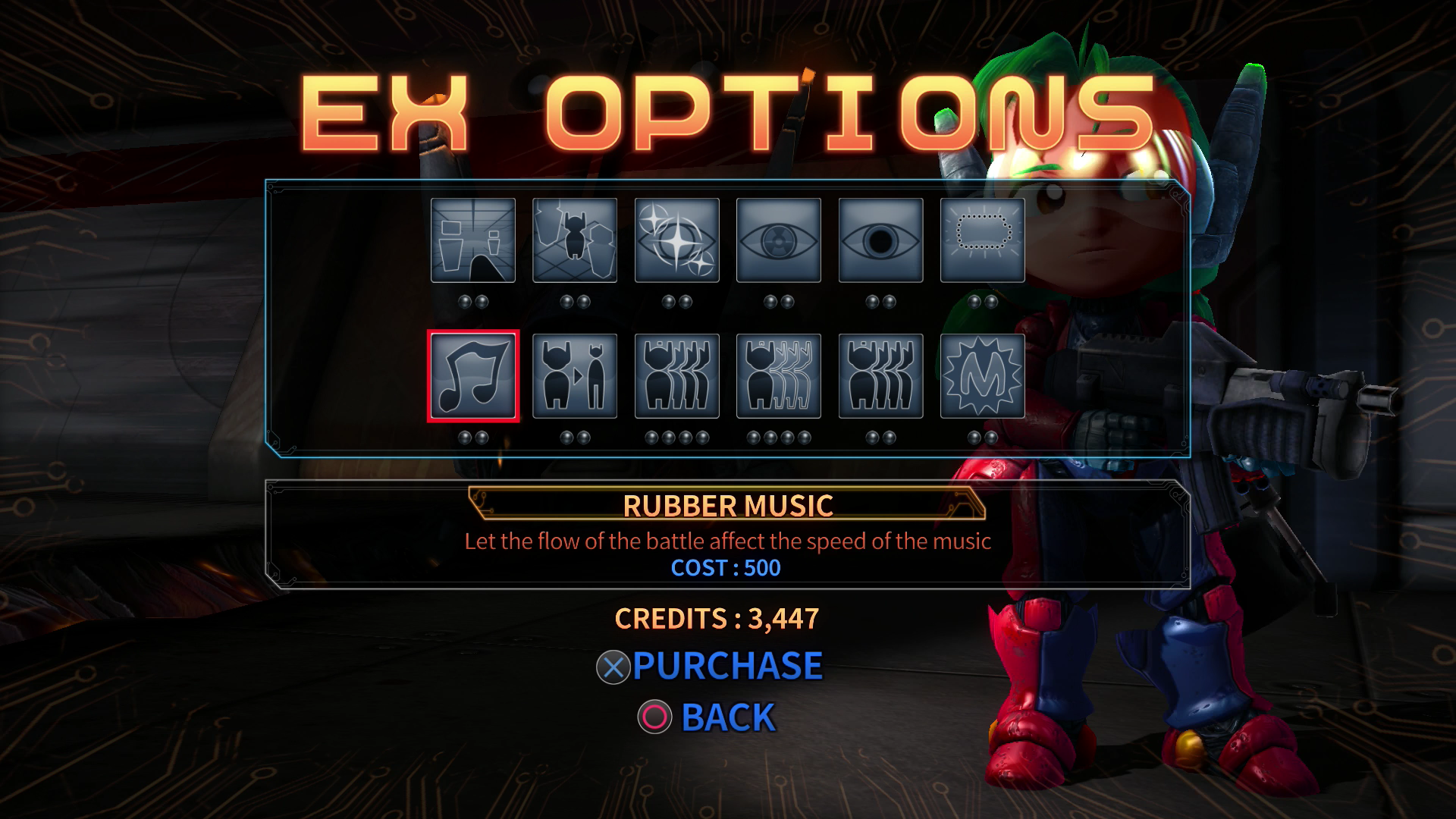
Task: Go back from EX Options
Action: (x=707, y=717)
